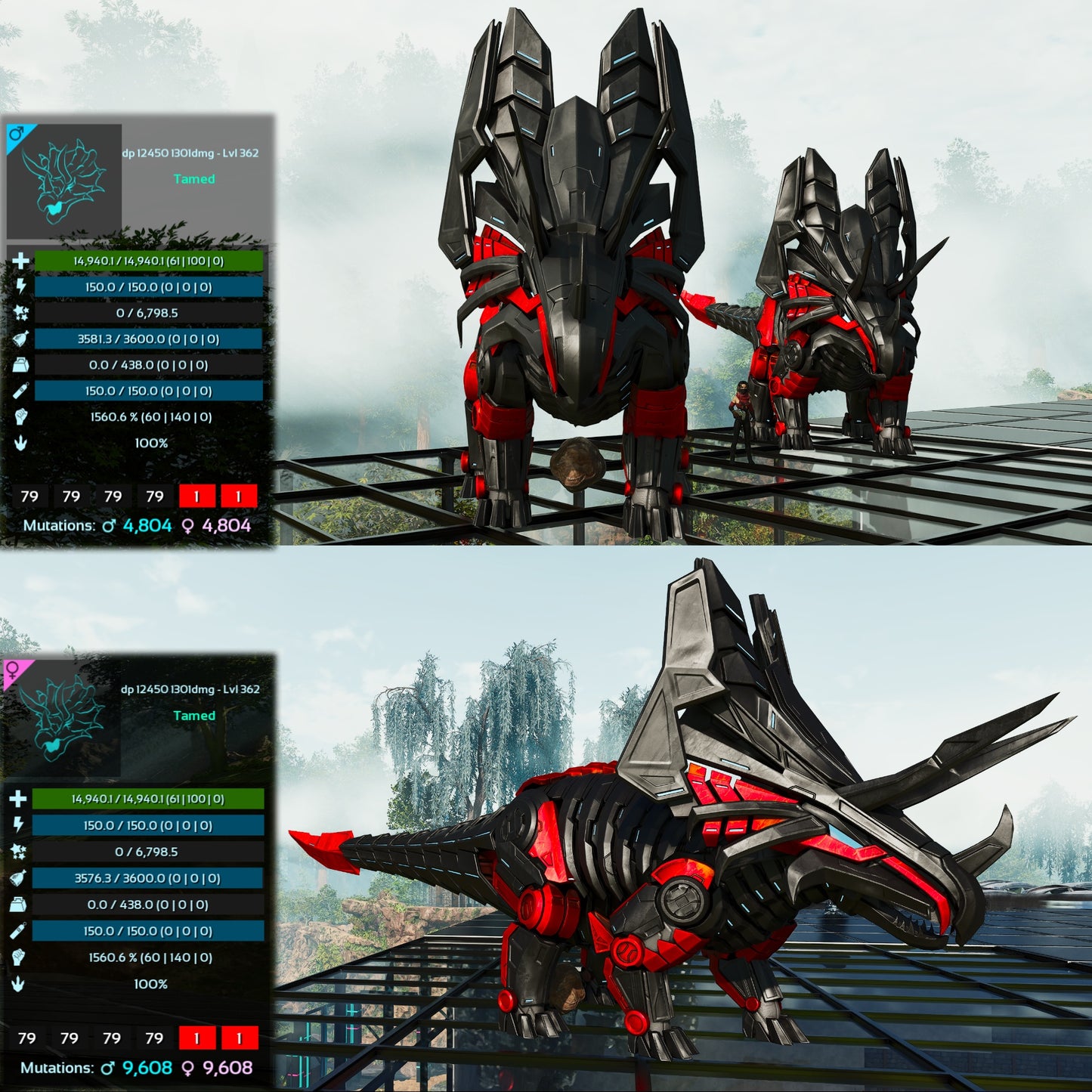Expand the red mutation box showing 1
This screenshot has width=1092, height=1092.
(x=196, y=497)
